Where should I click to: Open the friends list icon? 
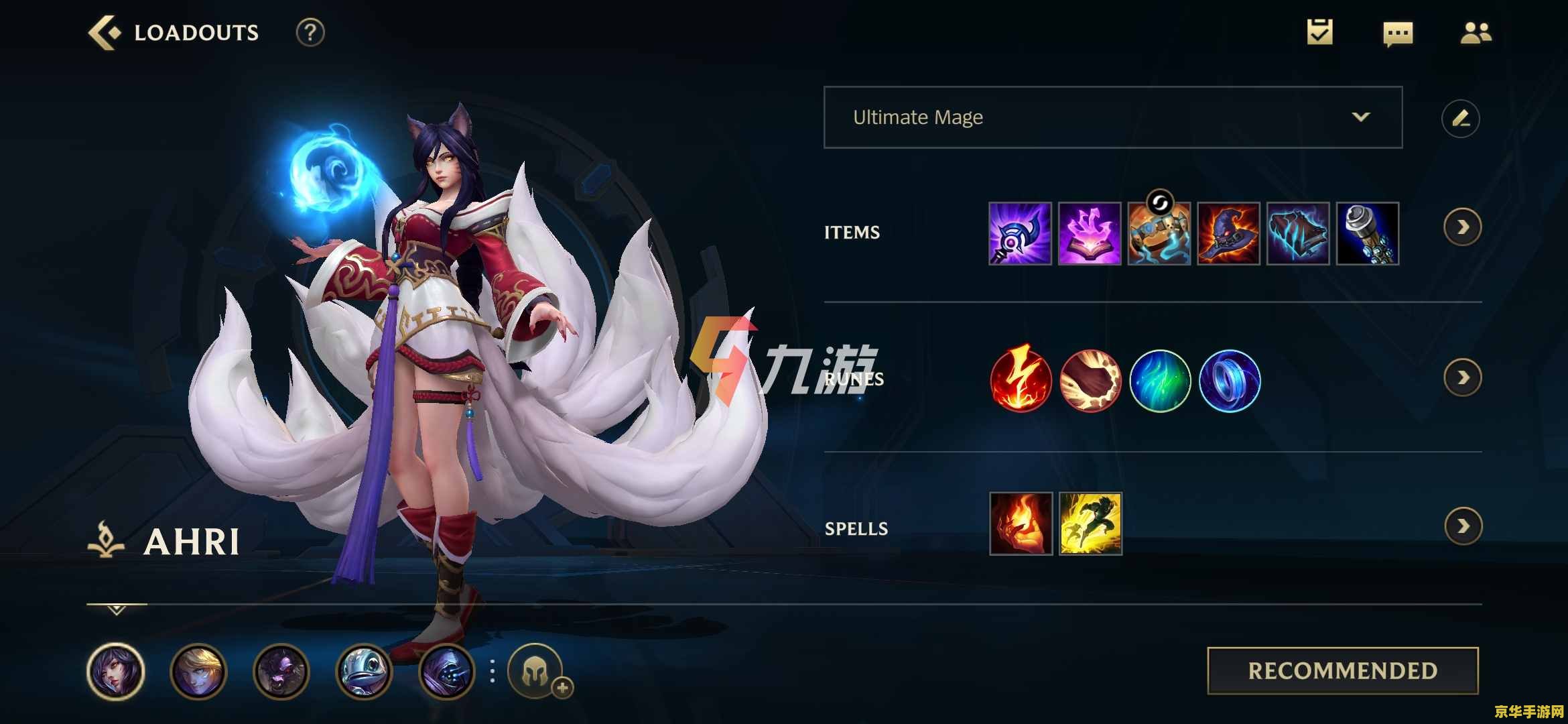[x=1476, y=33]
